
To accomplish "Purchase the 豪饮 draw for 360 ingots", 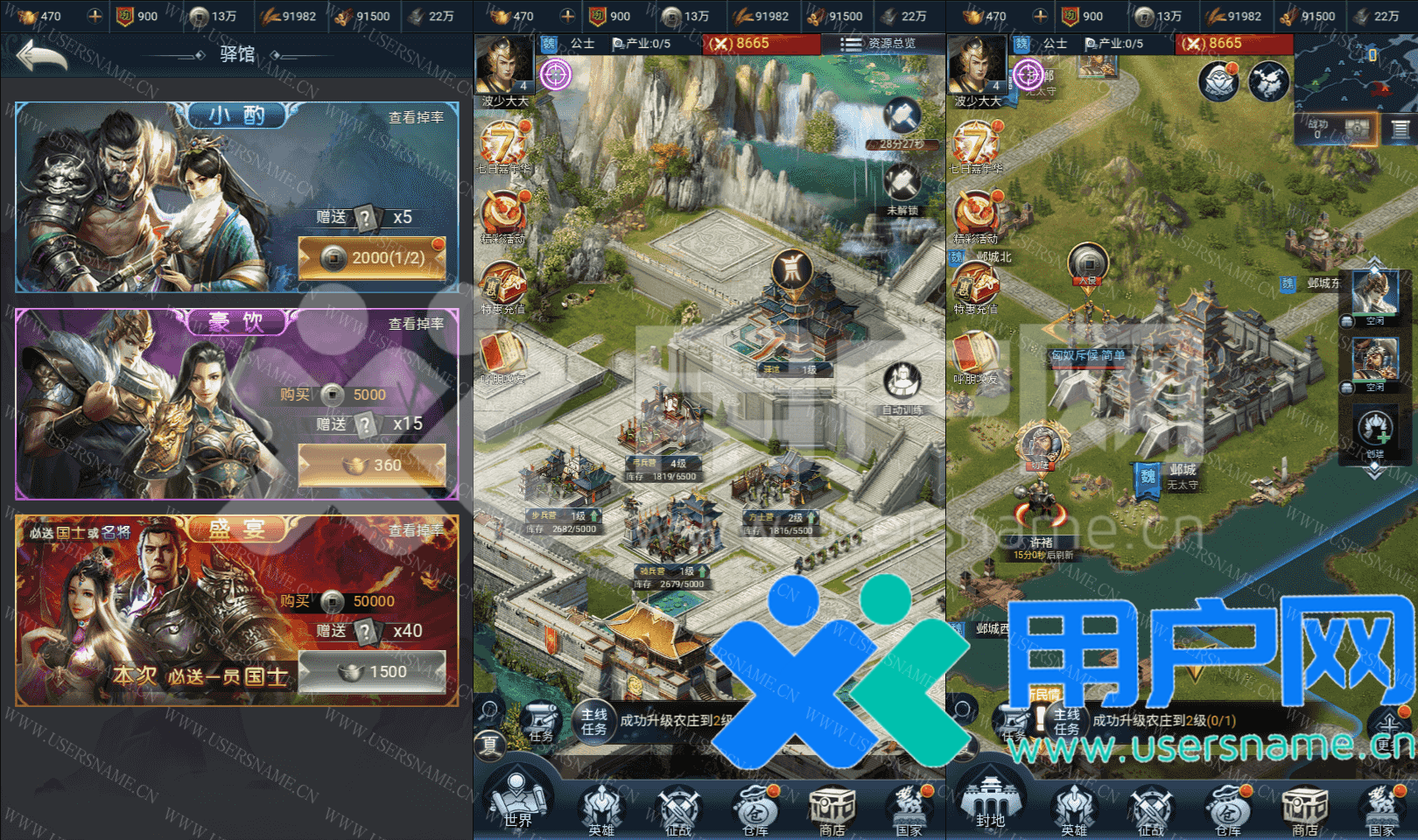I will [x=372, y=465].
